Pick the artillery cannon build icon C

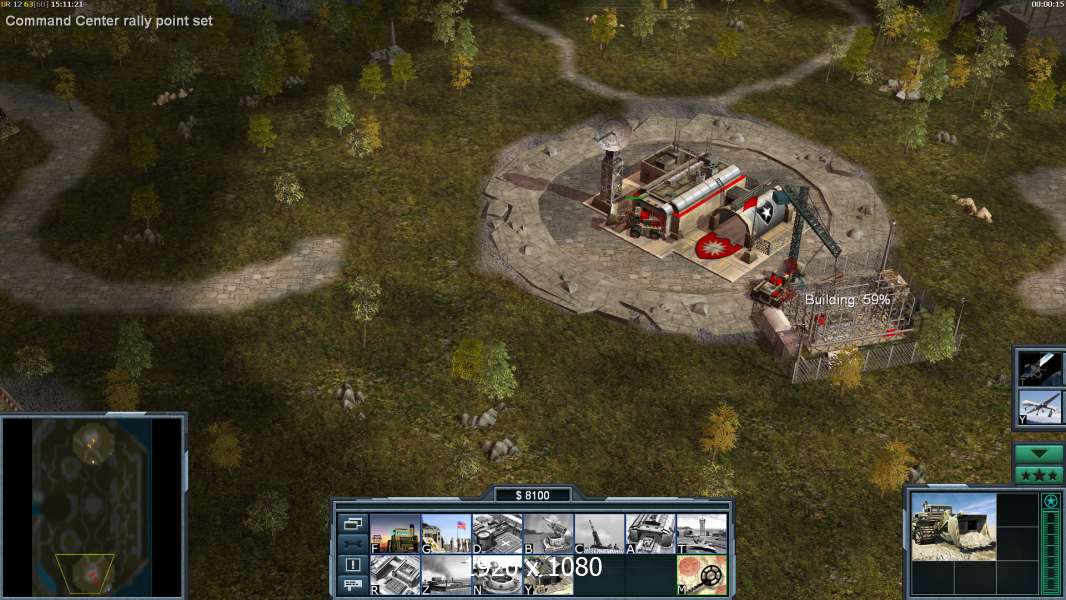599,534
